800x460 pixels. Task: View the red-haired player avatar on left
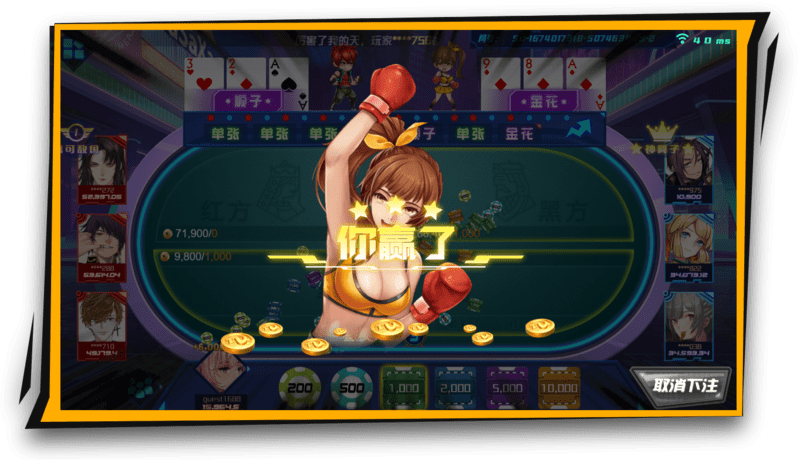101,318
